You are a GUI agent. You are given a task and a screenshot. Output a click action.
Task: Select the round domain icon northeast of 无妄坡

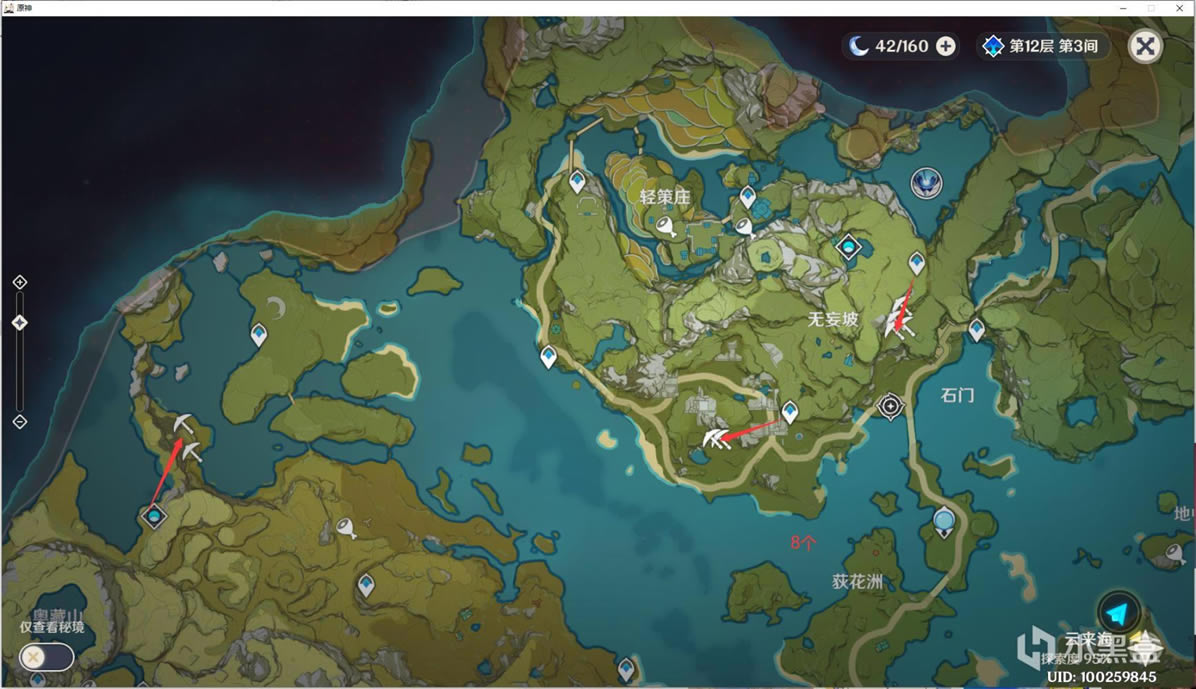(x=927, y=182)
